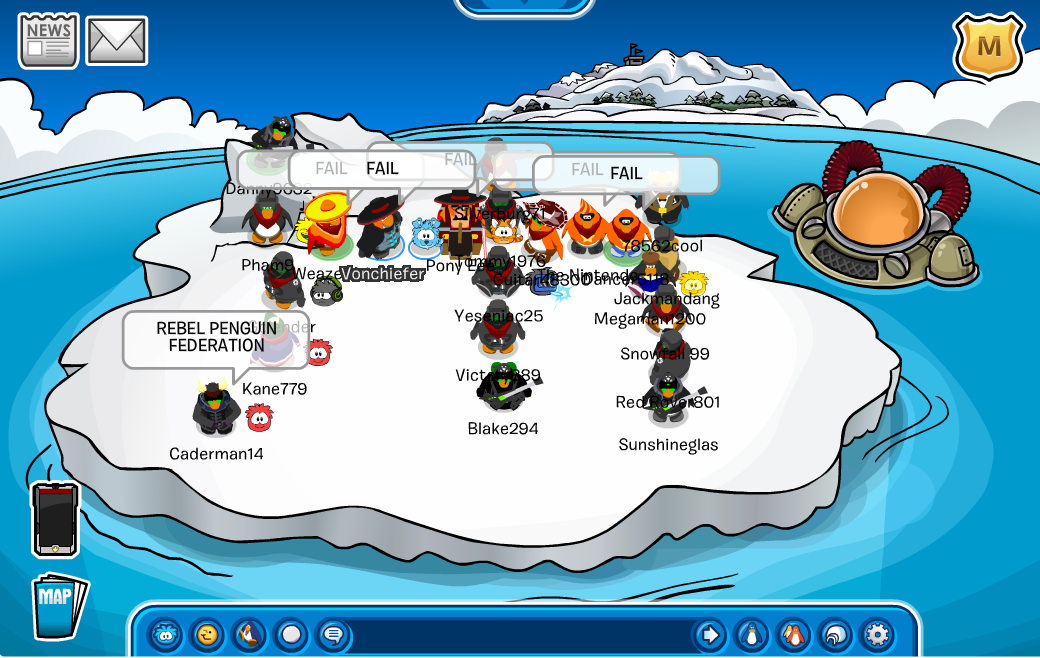
Task: Show the winking emote face menu
Action: 207,634
